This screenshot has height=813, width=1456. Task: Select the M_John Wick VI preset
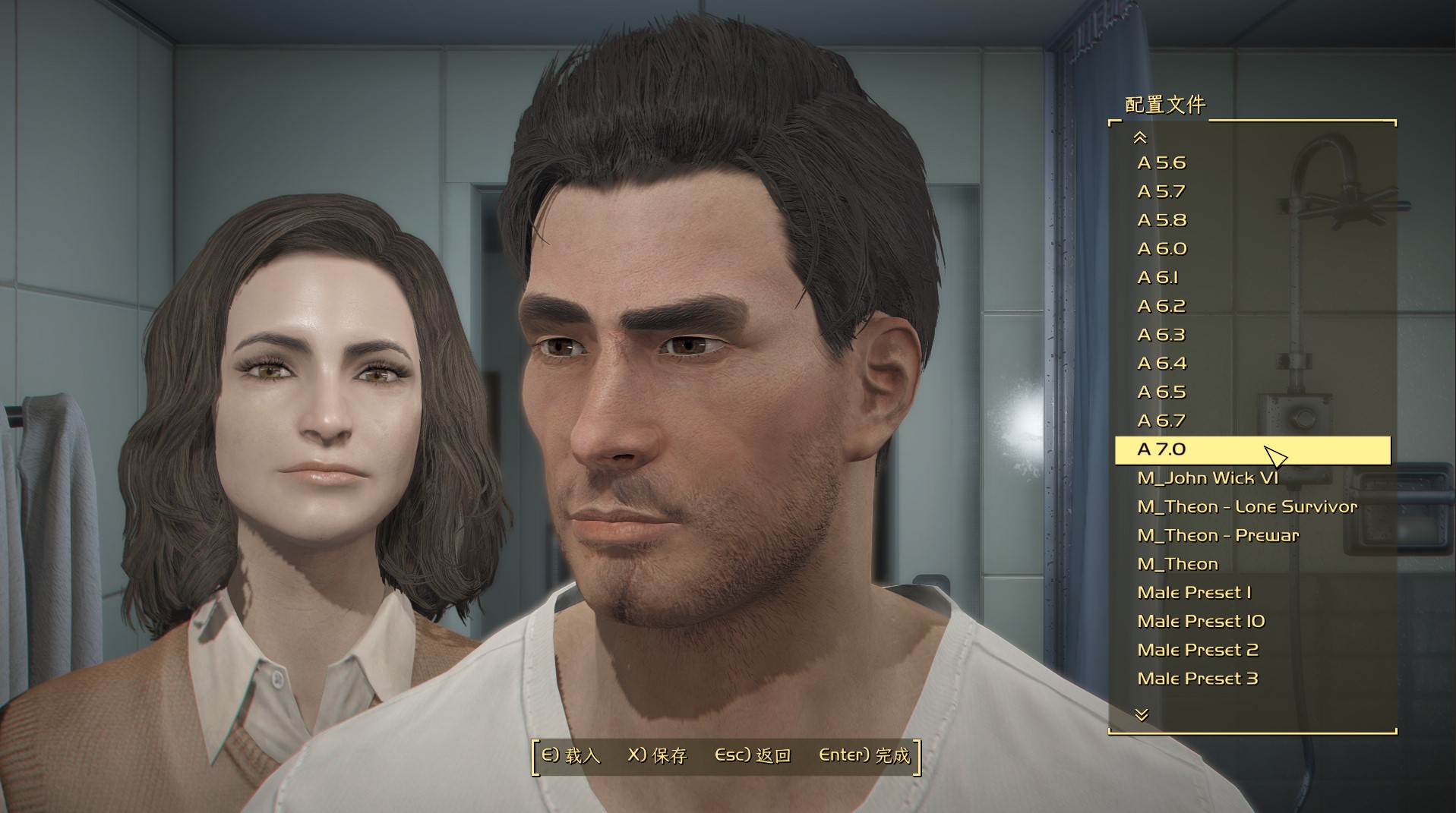click(x=1208, y=477)
